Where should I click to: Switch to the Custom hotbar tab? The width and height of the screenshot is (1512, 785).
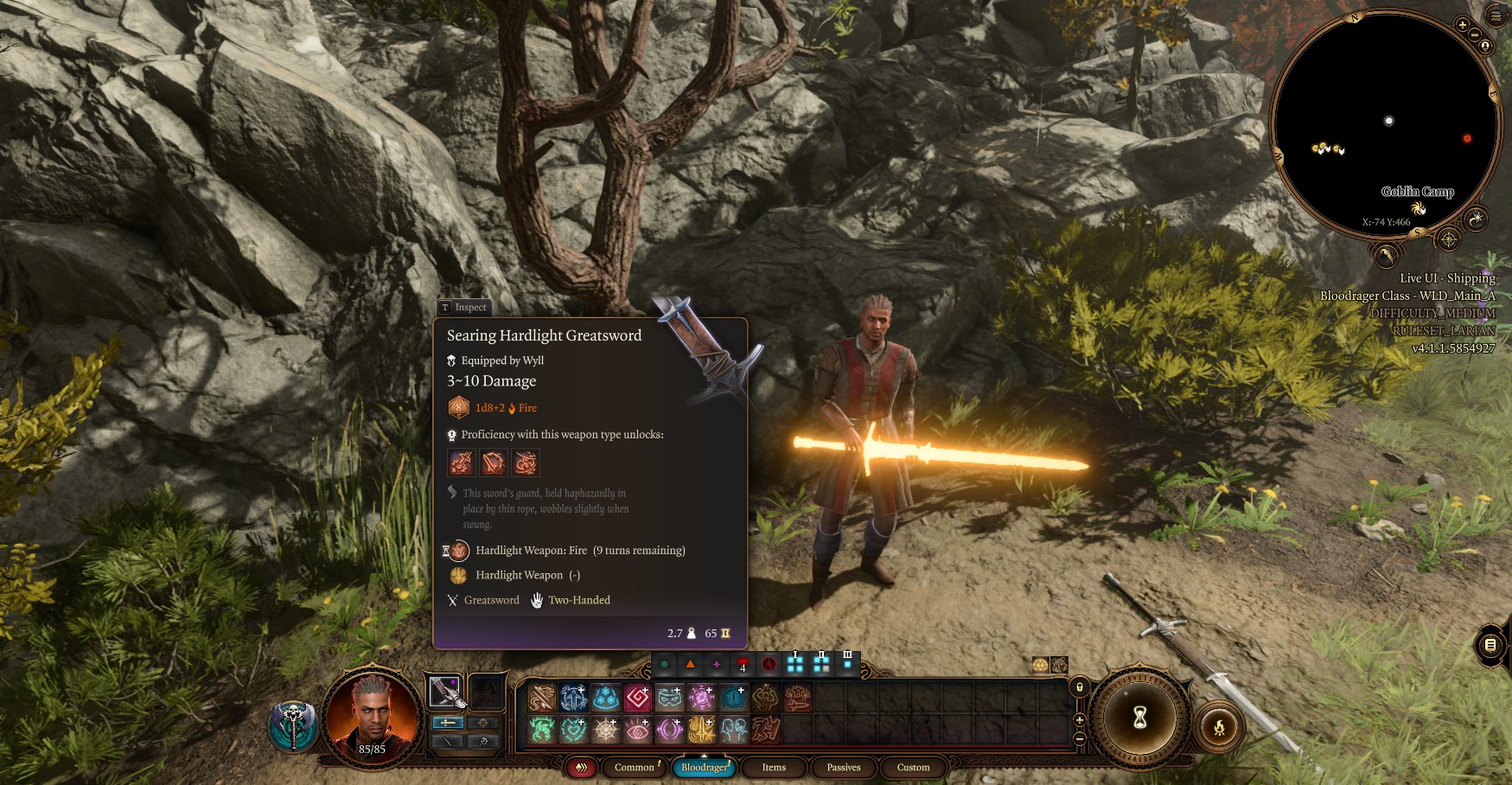[x=913, y=767]
